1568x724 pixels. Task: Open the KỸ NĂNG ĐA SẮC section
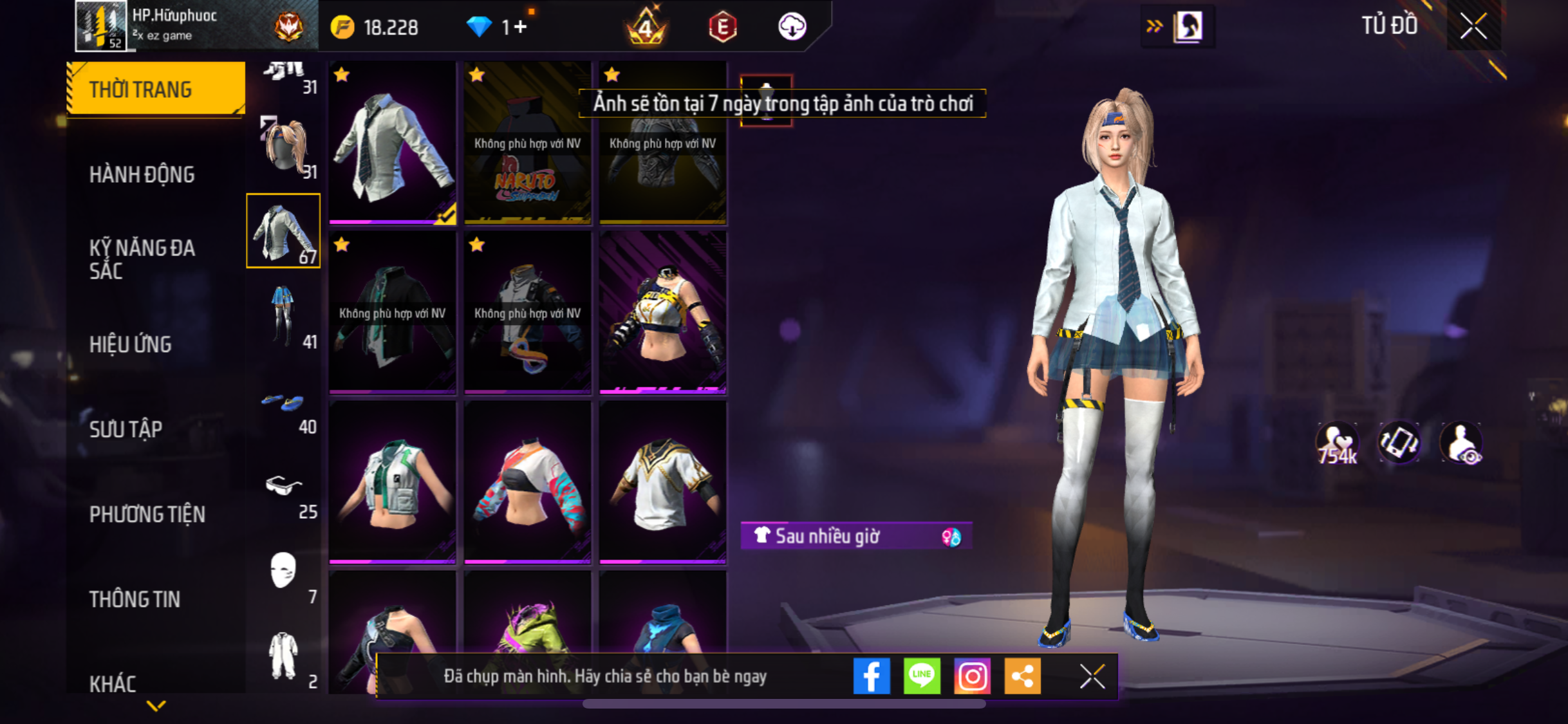[x=142, y=259]
